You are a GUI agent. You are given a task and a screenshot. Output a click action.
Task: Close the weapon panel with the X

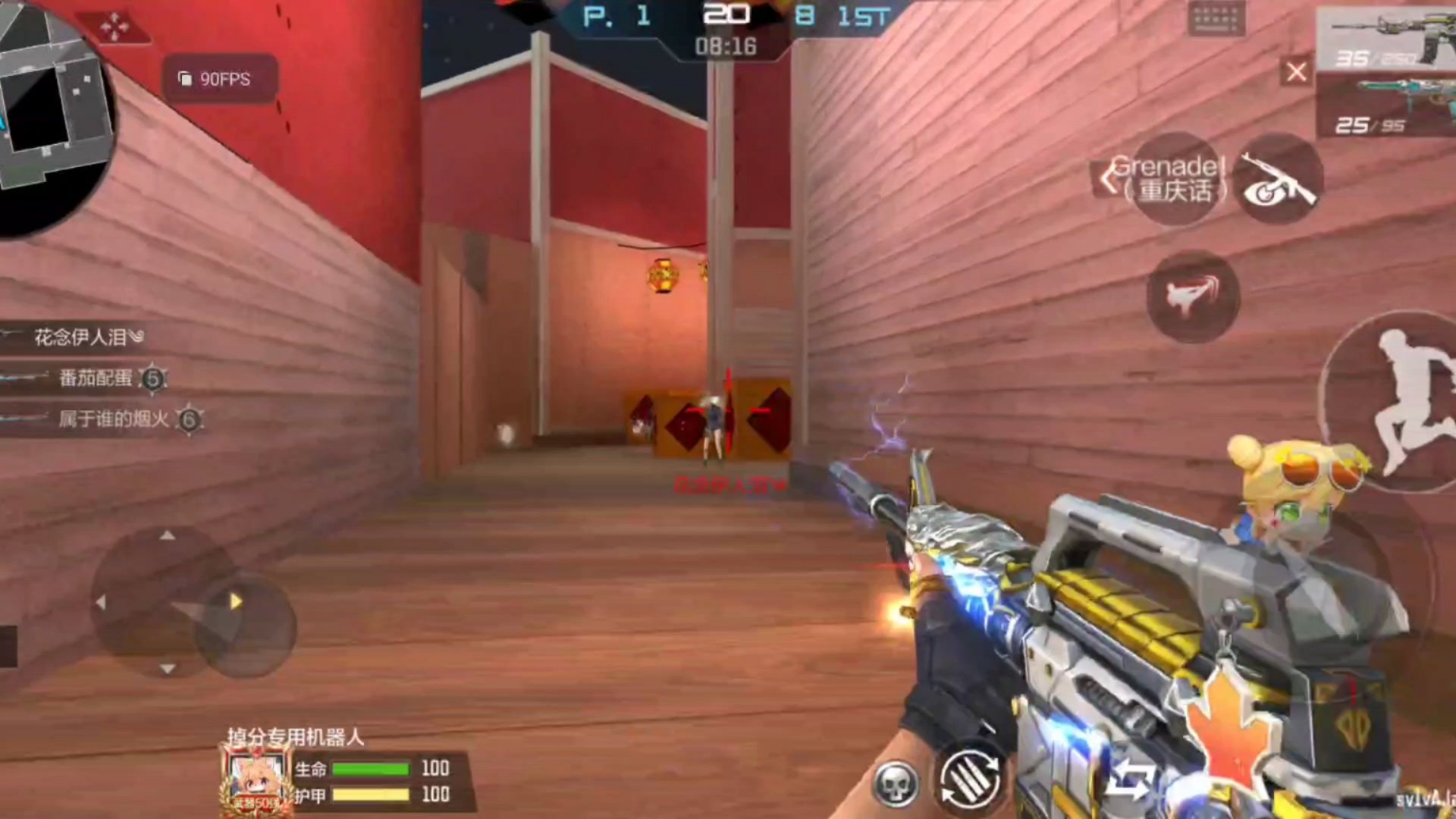pyautogui.click(x=1296, y=72)
